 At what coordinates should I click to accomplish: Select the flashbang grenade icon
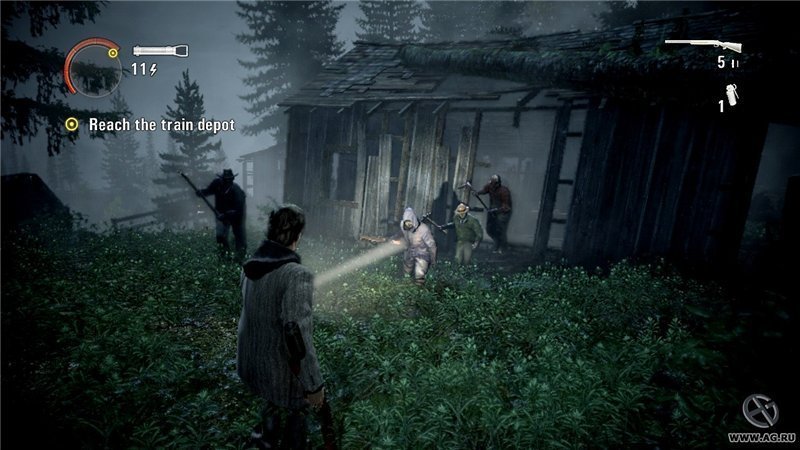pos(733,98)
